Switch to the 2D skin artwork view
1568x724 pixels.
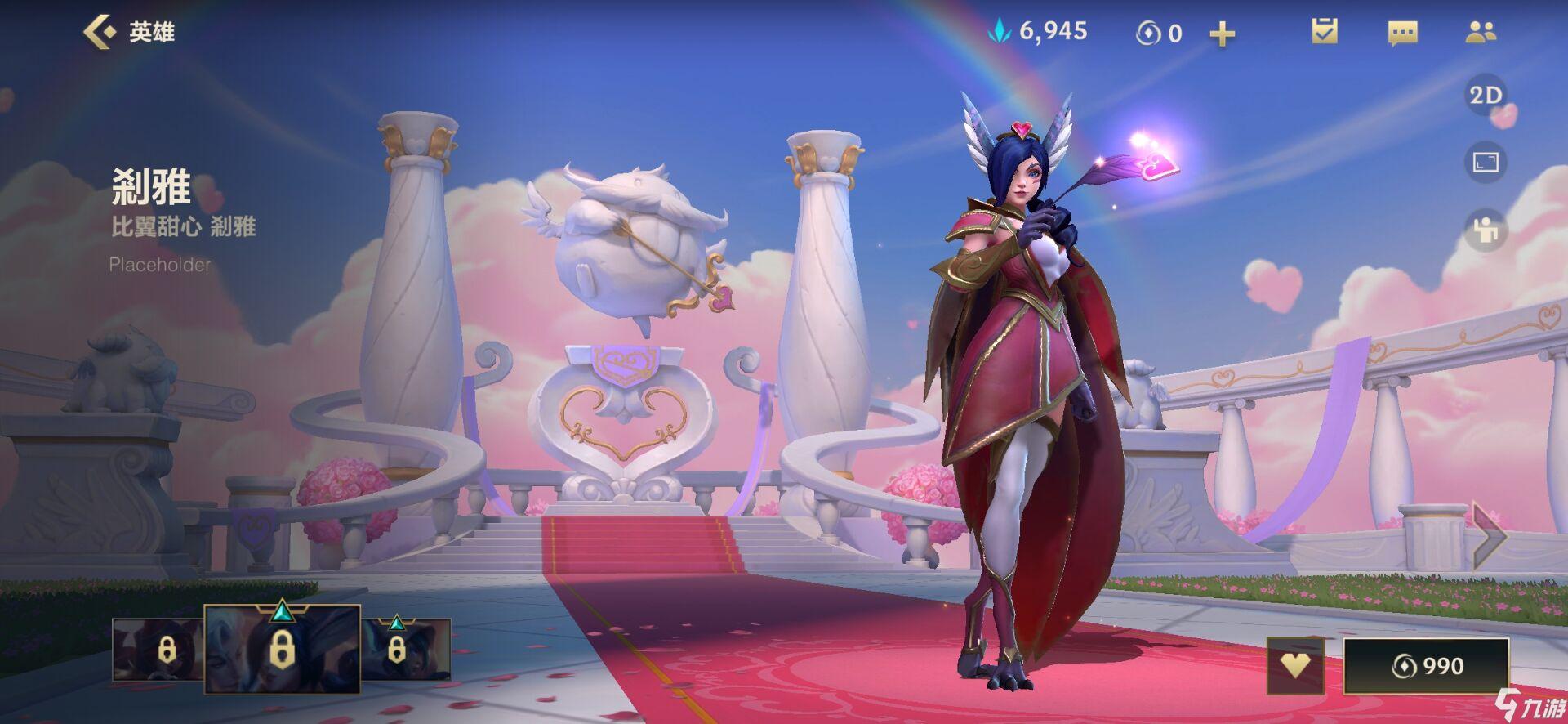pos(1485,96)
